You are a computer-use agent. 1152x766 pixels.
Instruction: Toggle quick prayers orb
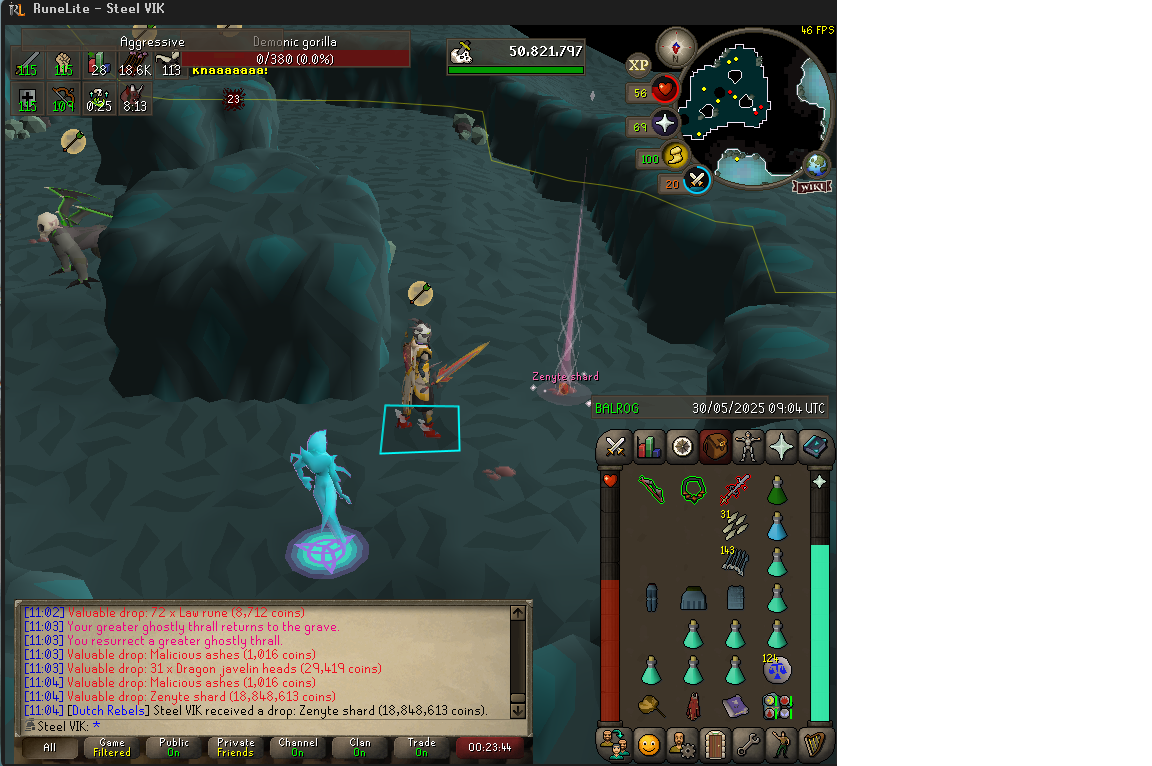click(665, 125)
